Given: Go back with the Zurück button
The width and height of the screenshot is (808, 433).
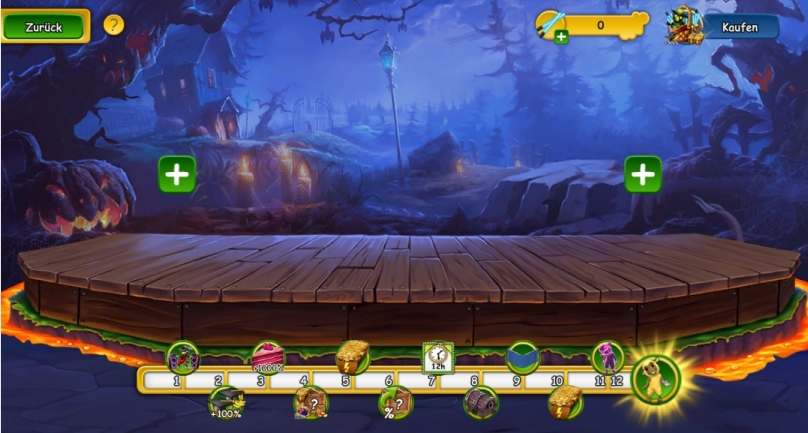Looking at the screenshot, I should [x=45, y=27].
